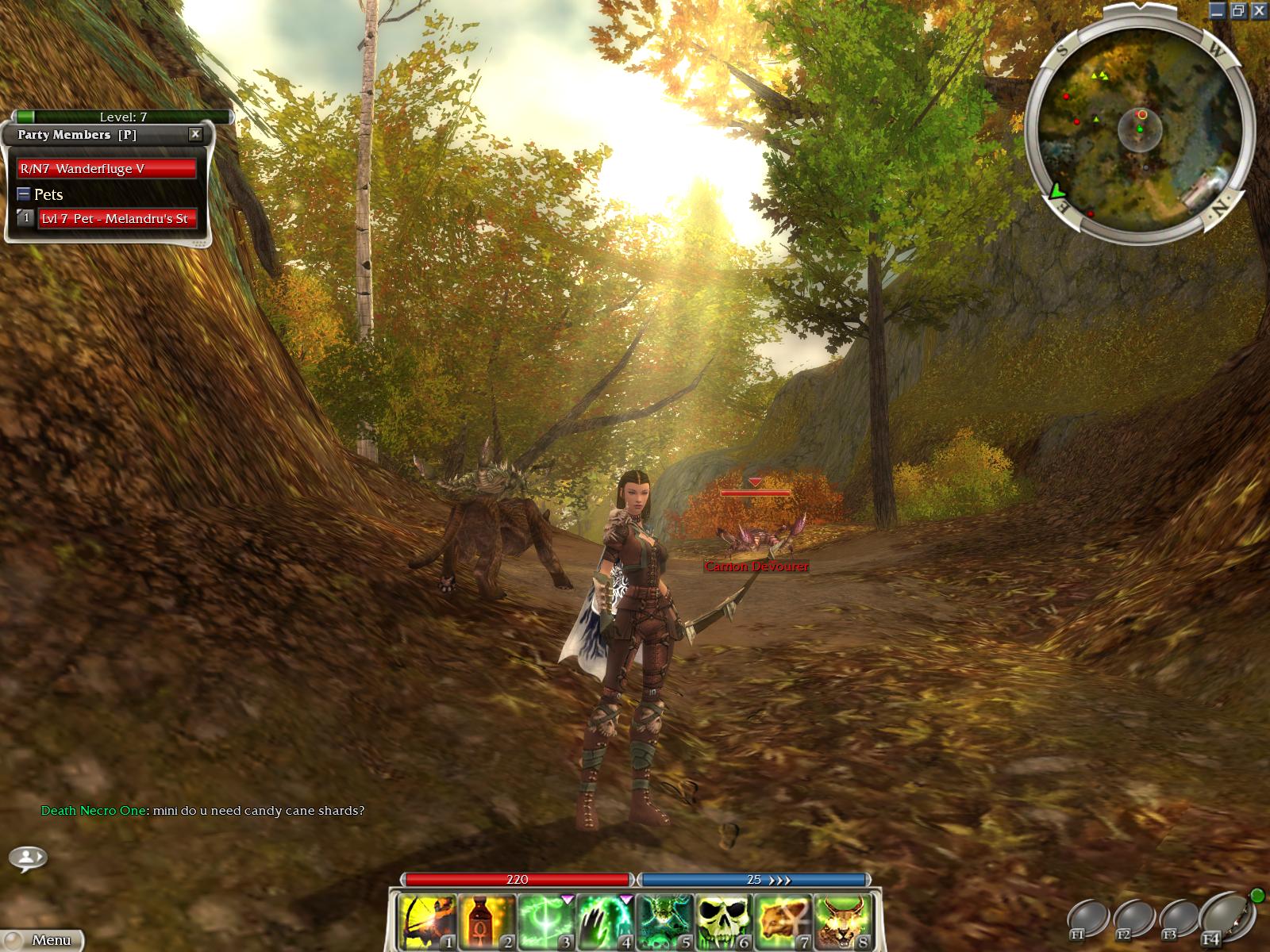
Task: Use the green horned demon skill
Action: tap(666, 922)
